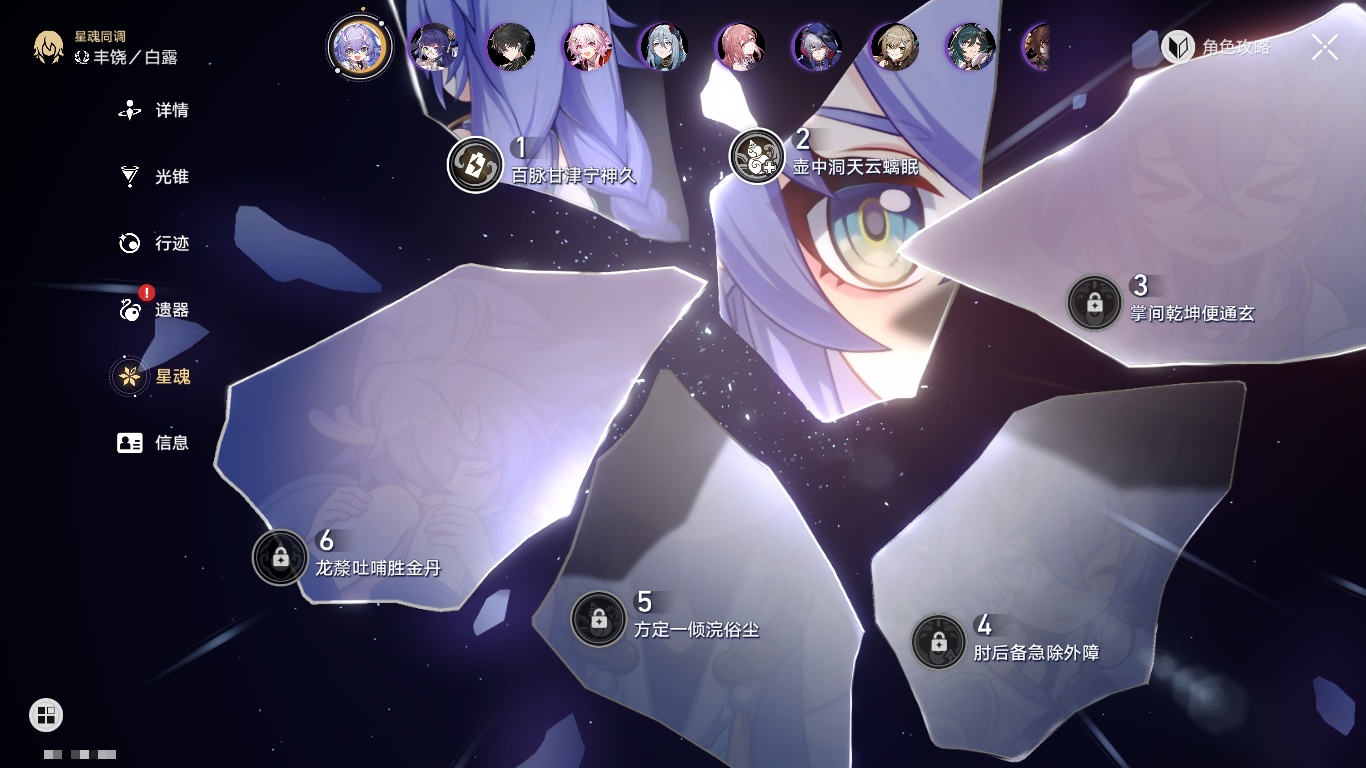View locked eidolon 5 方定一倾浣俗尘
This screenshot has width=1366, height=768.
coord(598,618)
